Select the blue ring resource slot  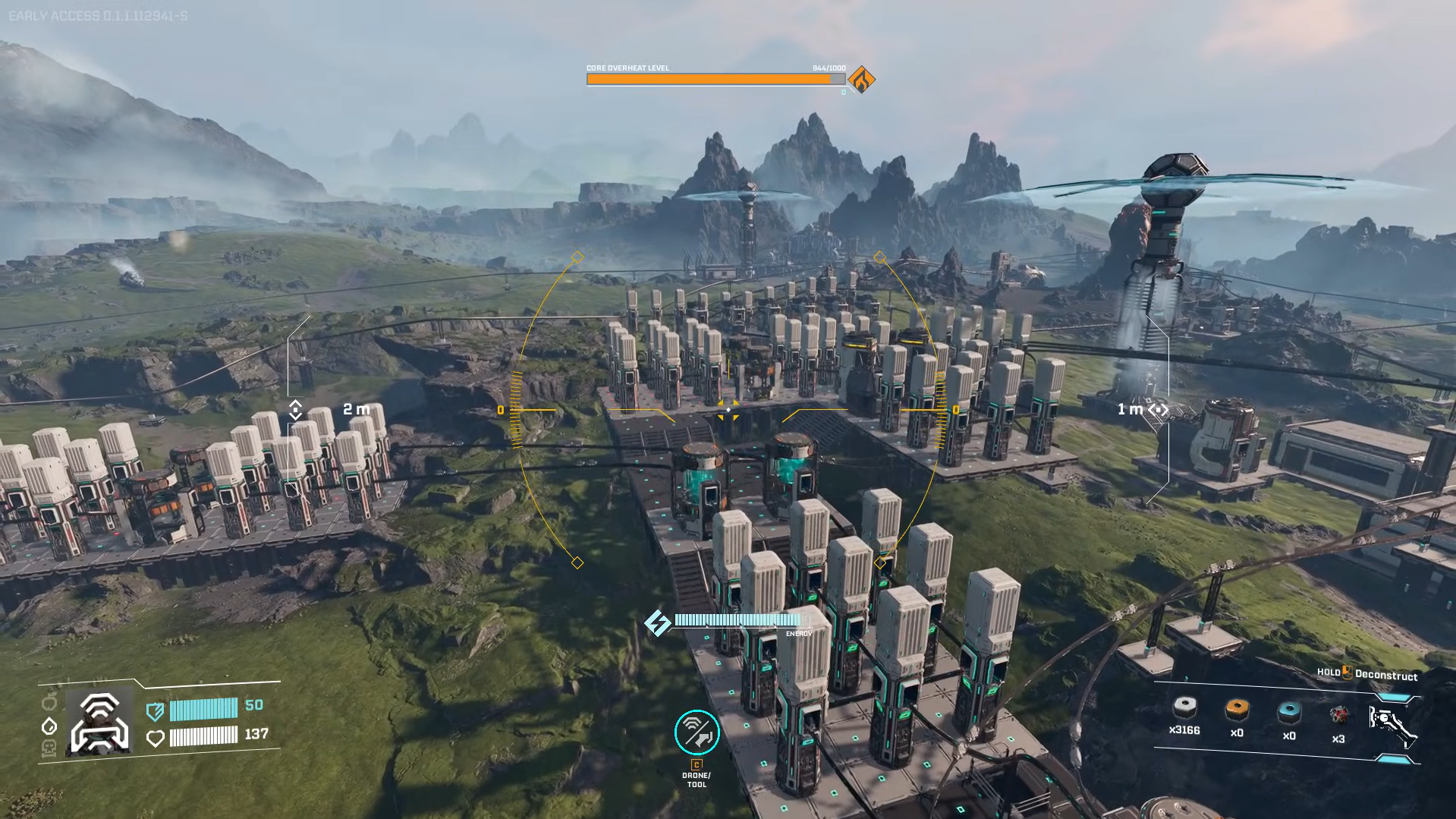[1289, 712]
